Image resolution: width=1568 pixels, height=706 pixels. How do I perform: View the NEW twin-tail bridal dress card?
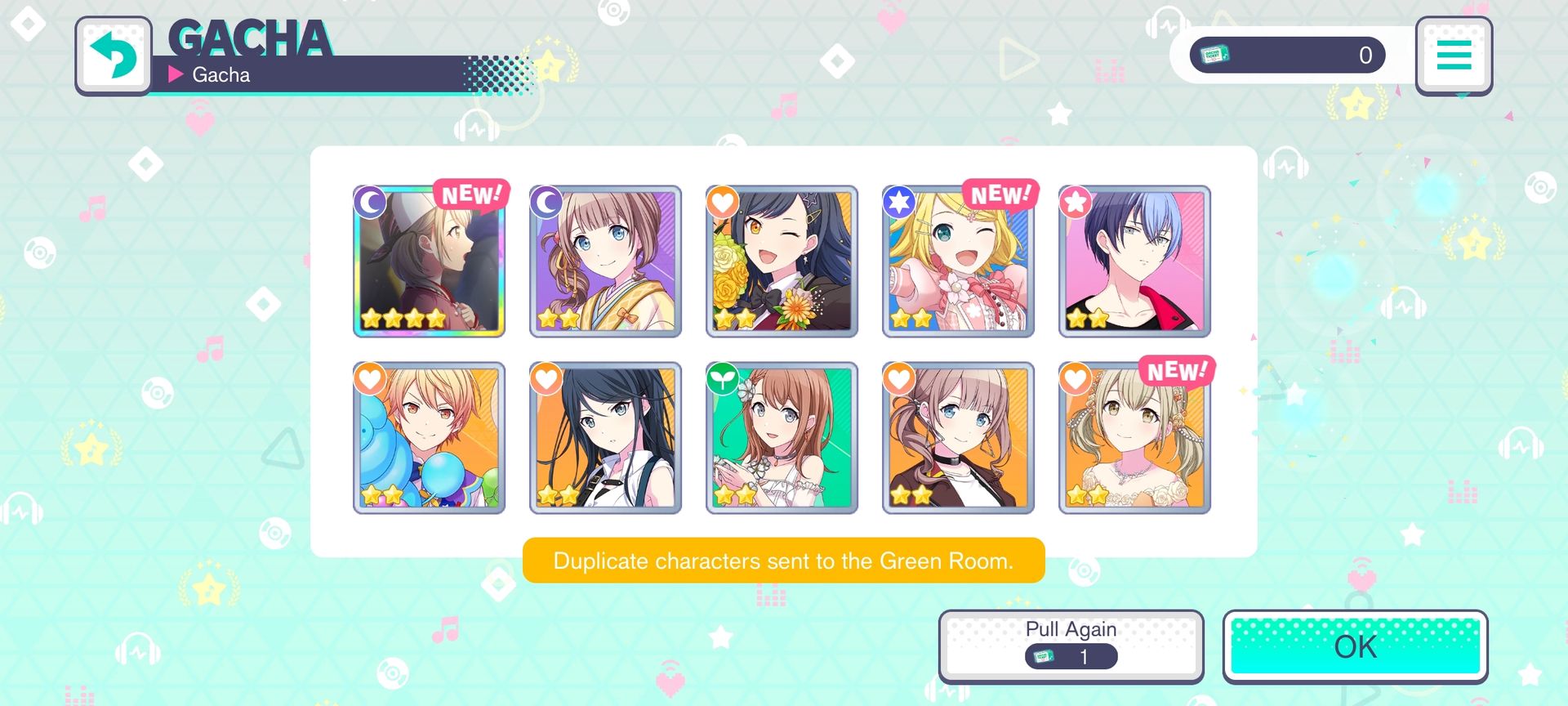click(1134, 438)
